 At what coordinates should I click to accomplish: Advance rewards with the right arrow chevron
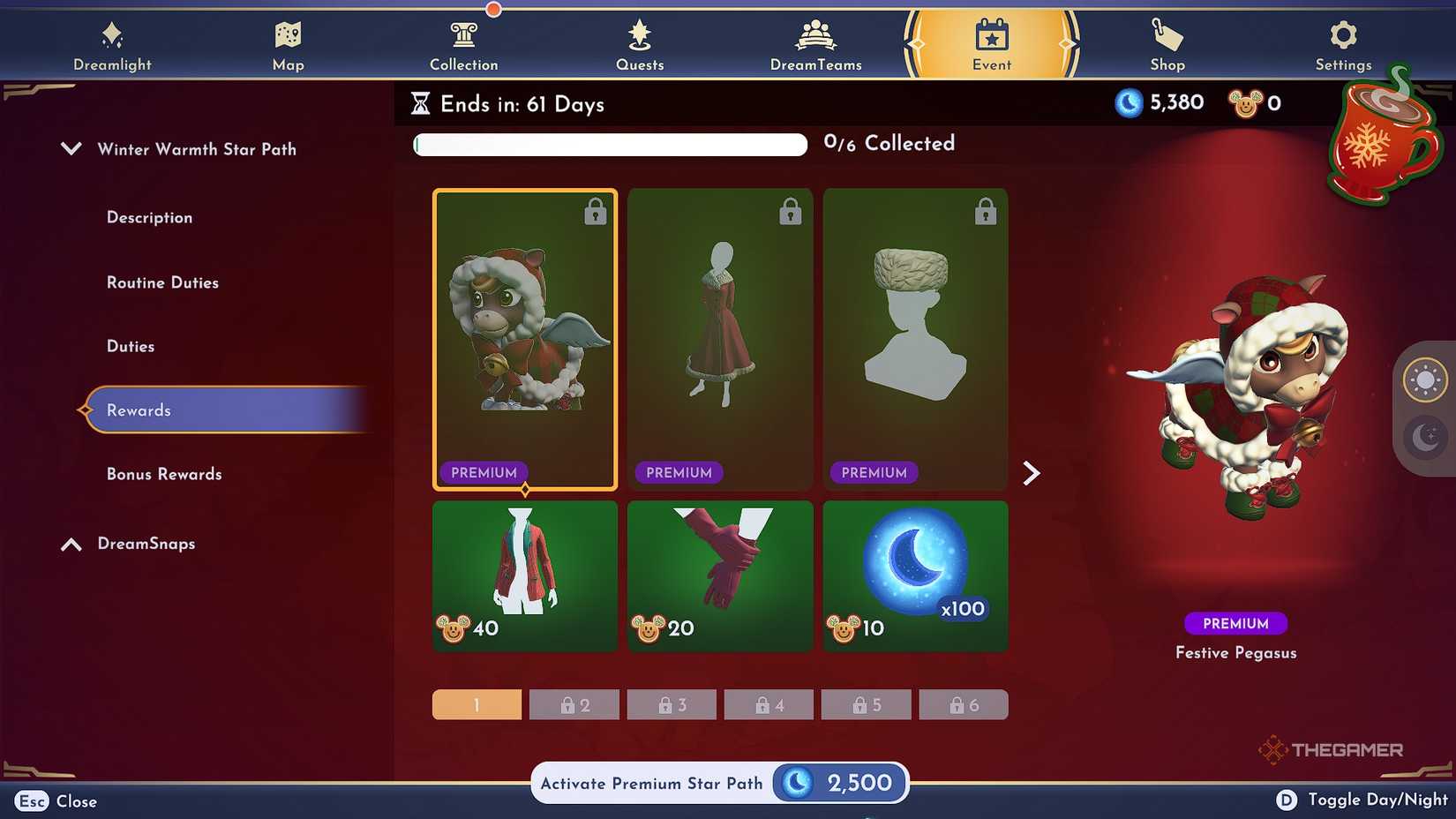[x=1032, y=473]
